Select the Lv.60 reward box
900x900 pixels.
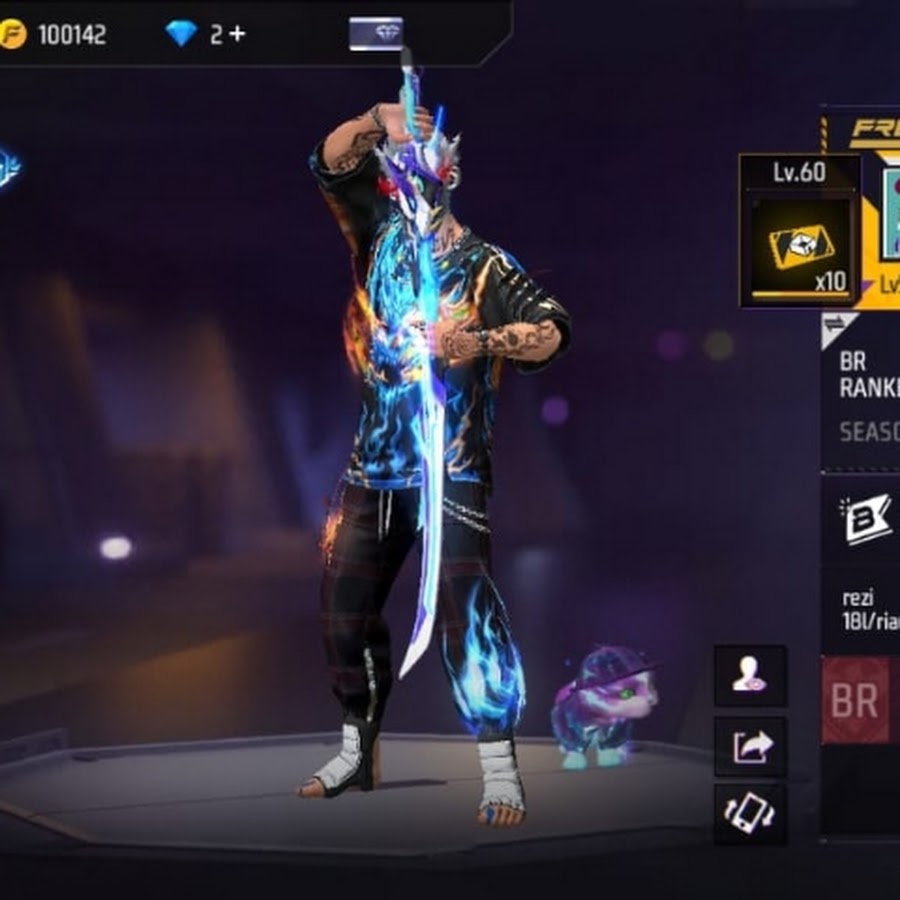point(800,231)
